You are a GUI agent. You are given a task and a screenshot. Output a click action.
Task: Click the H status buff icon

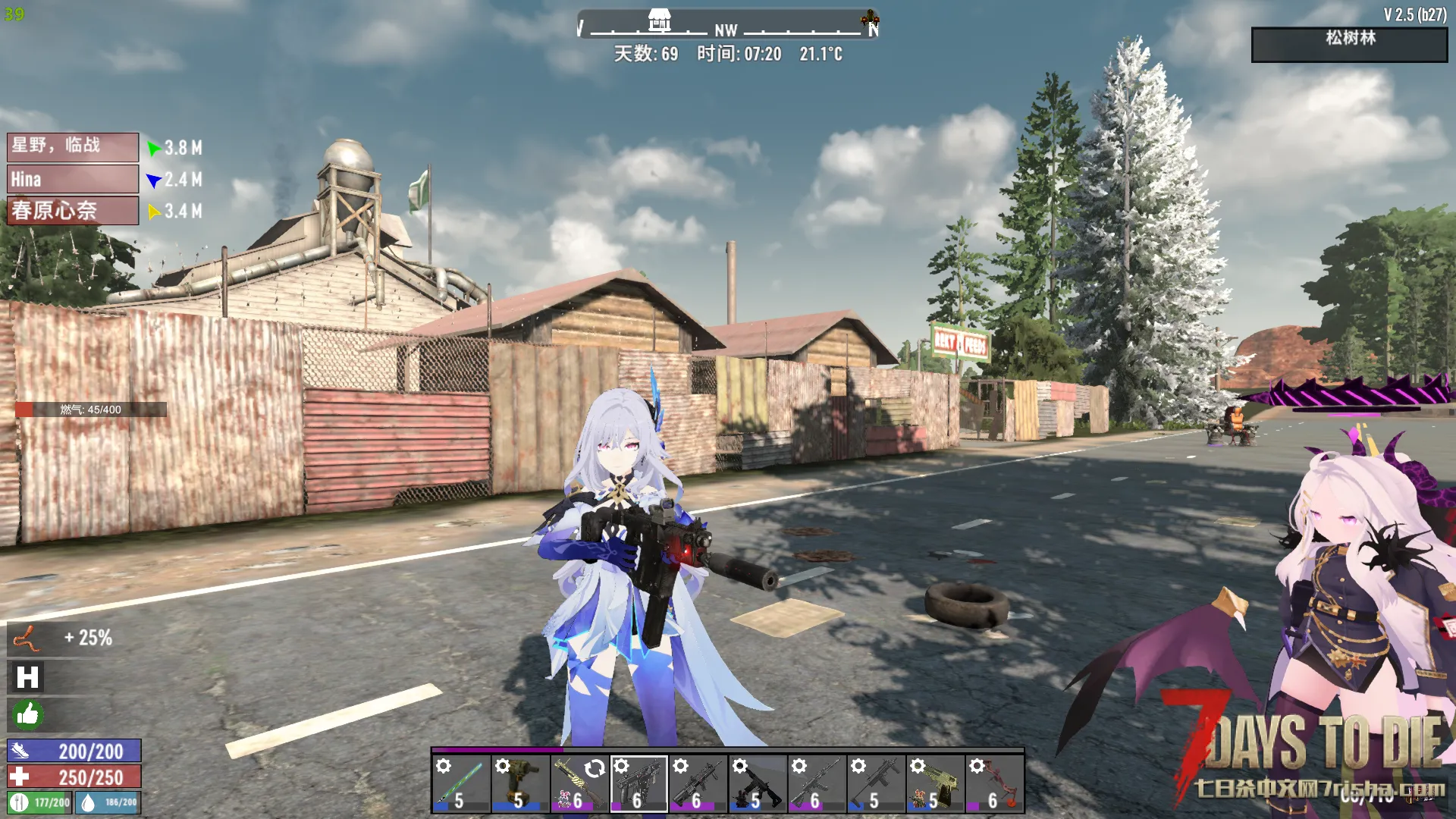(27, 677)
